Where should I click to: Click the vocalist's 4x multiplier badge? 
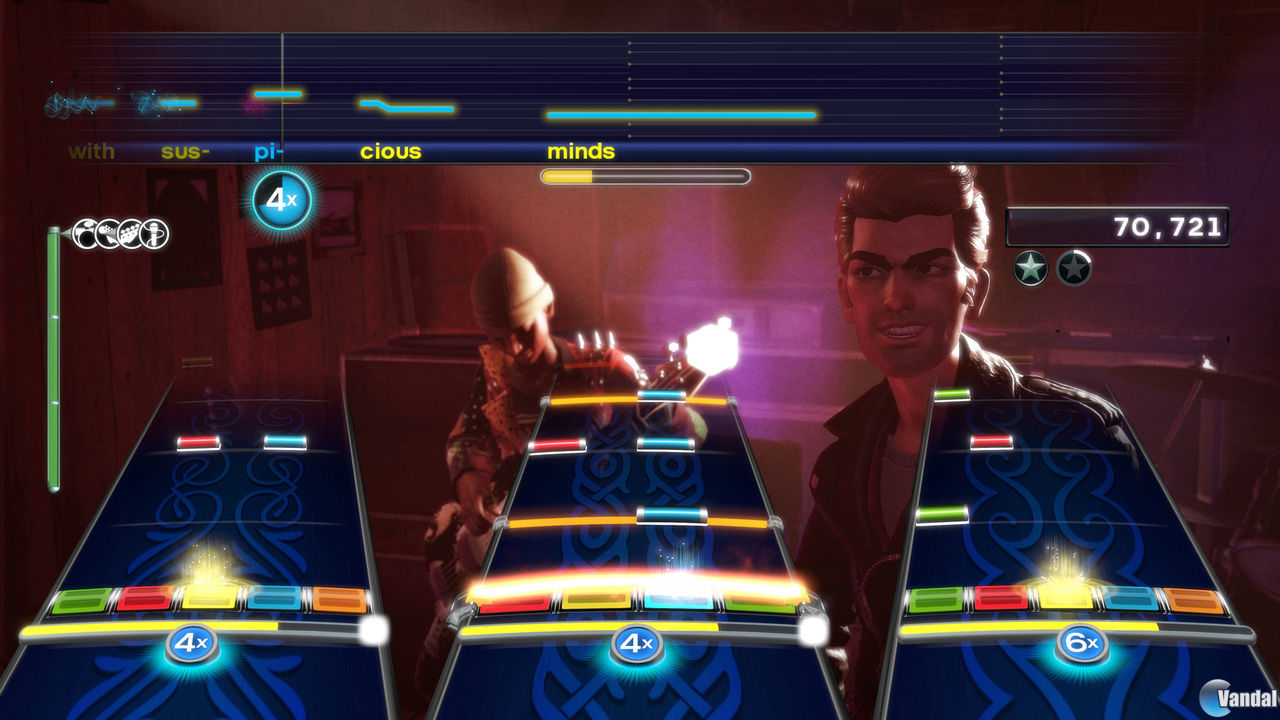coord(280,197)
